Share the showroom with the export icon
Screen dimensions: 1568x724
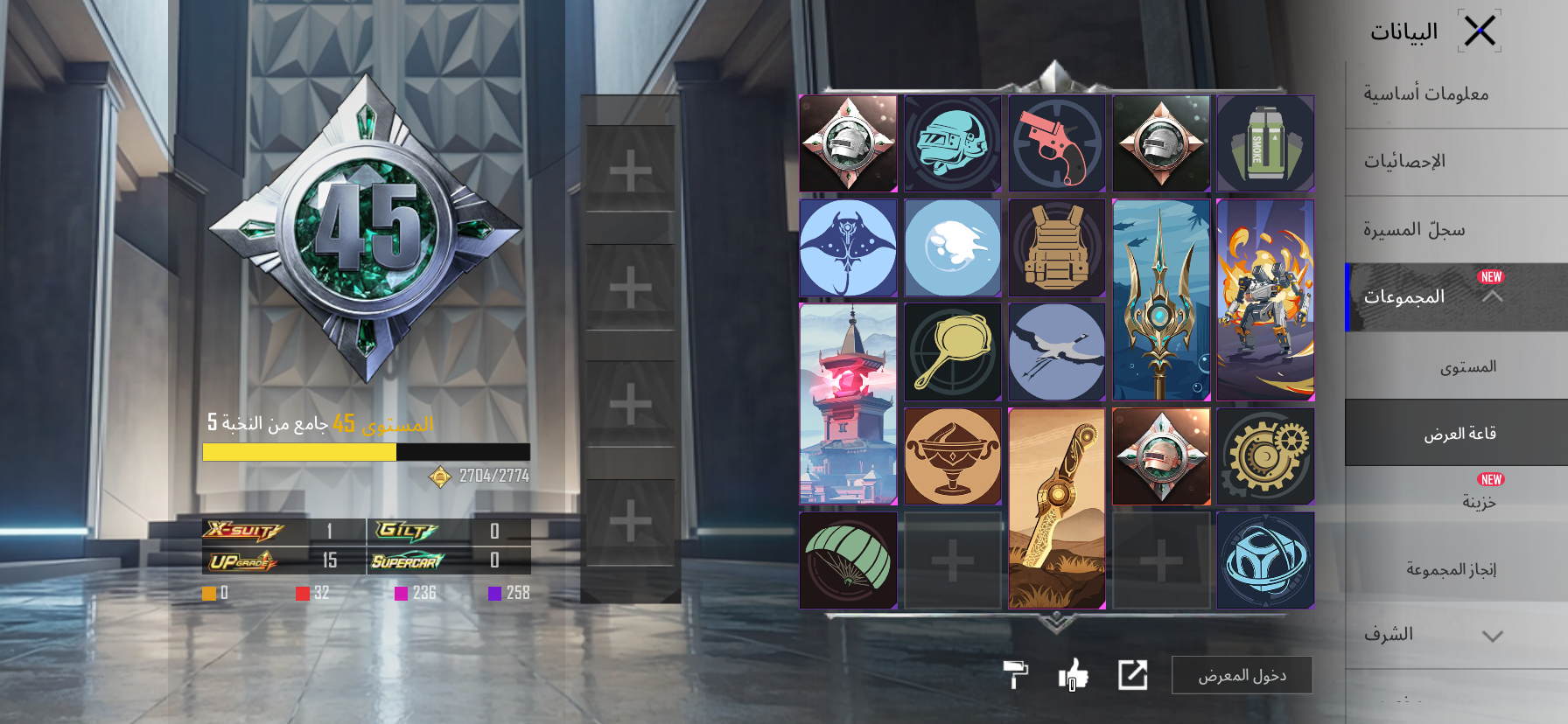click(x=1132, y=675)
